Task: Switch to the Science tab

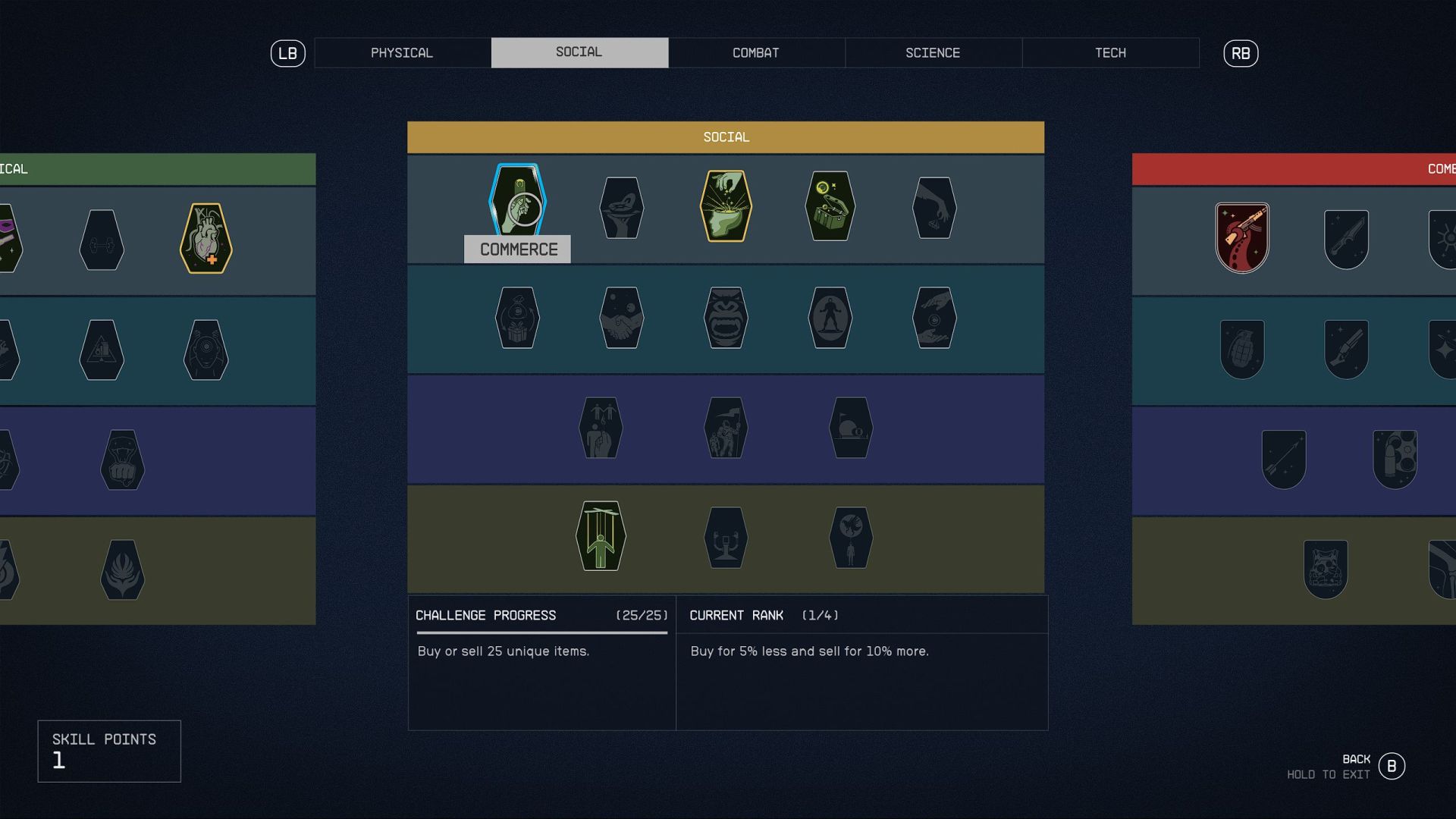Action: [x=933, y=53]
